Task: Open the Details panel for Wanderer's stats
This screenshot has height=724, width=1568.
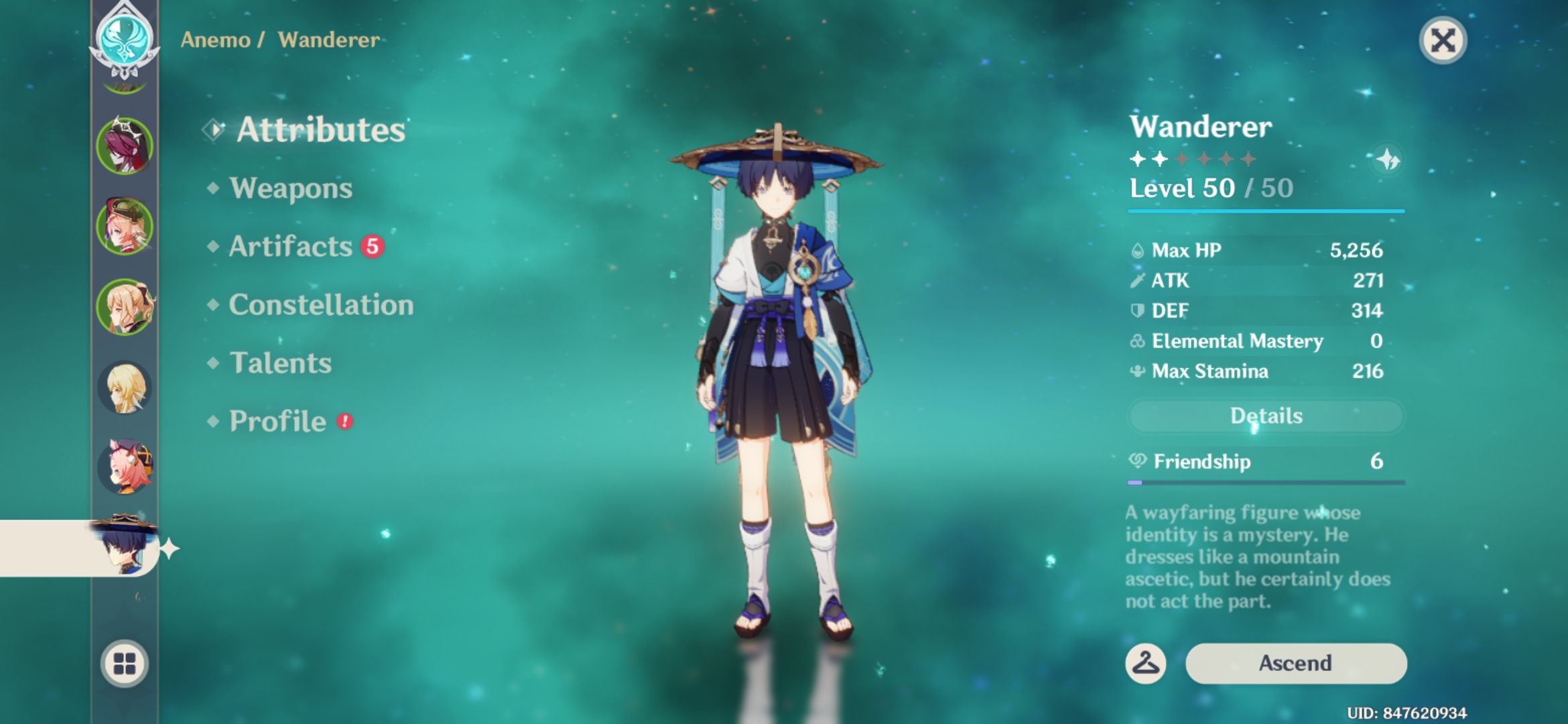Action: pos(1264,416)
